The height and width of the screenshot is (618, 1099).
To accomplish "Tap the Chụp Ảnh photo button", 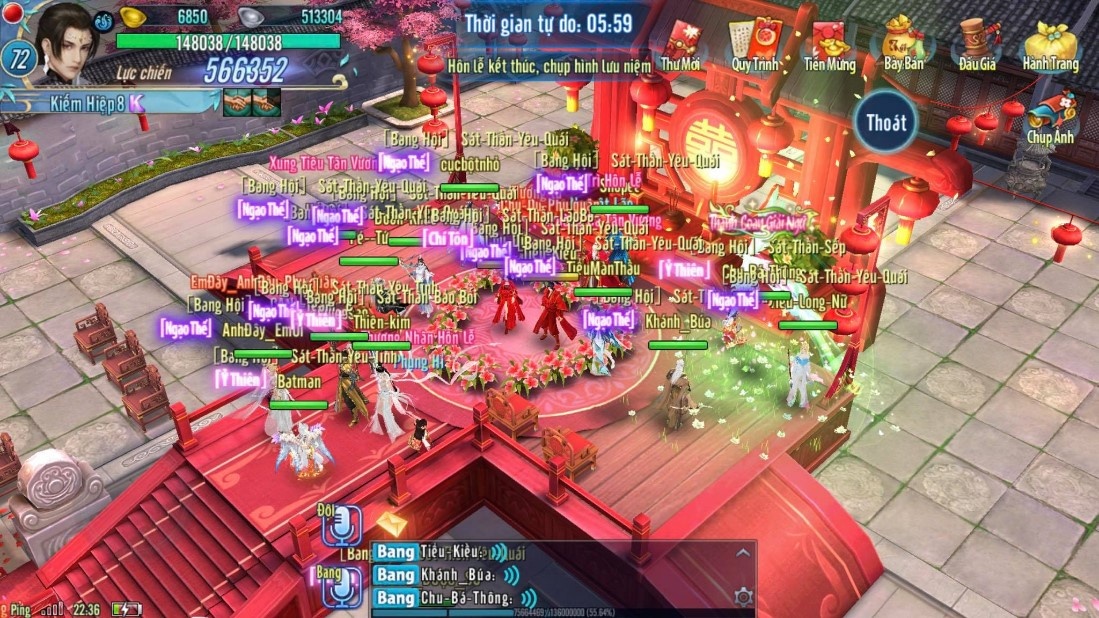I will pyautogui.click(x=1050, y=117).
